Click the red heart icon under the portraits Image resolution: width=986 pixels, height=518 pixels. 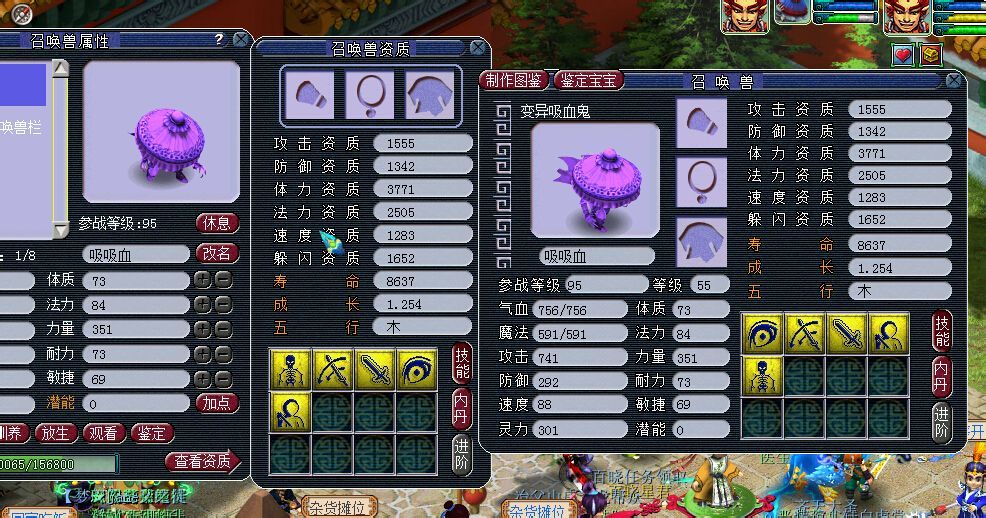point(903,55)
